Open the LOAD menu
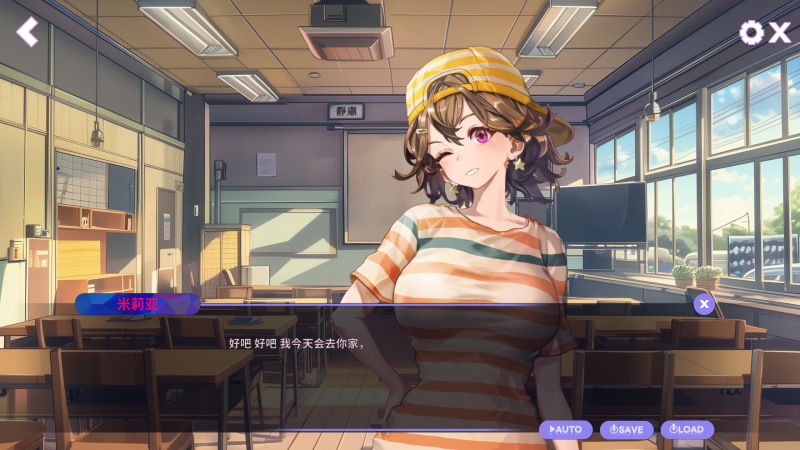800x450 pixels. [x=687, y=429]
